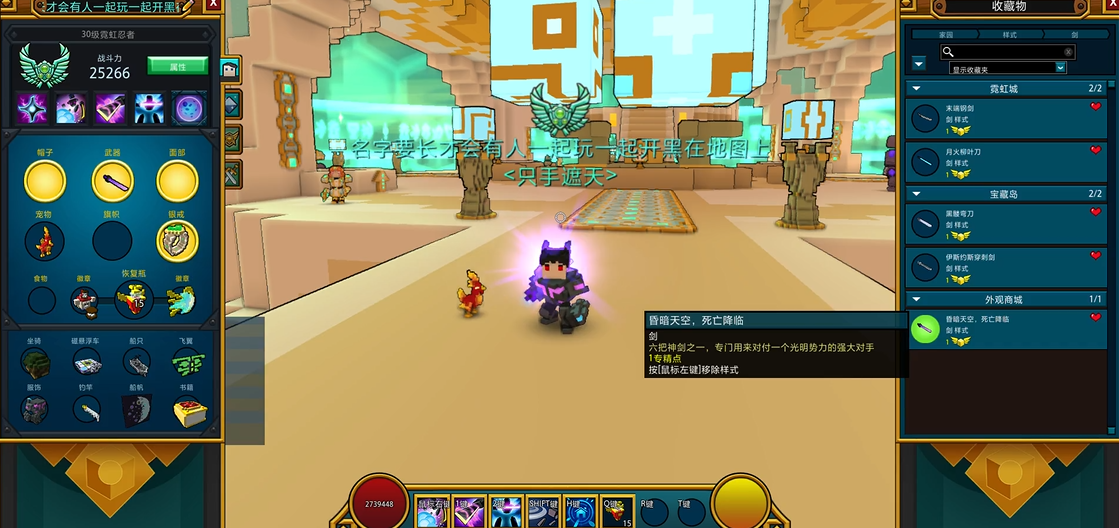Screen dimensions: 1119x528
Task: Toggle favorite heart on 末端钢剑
Action: coord(1095,107)
